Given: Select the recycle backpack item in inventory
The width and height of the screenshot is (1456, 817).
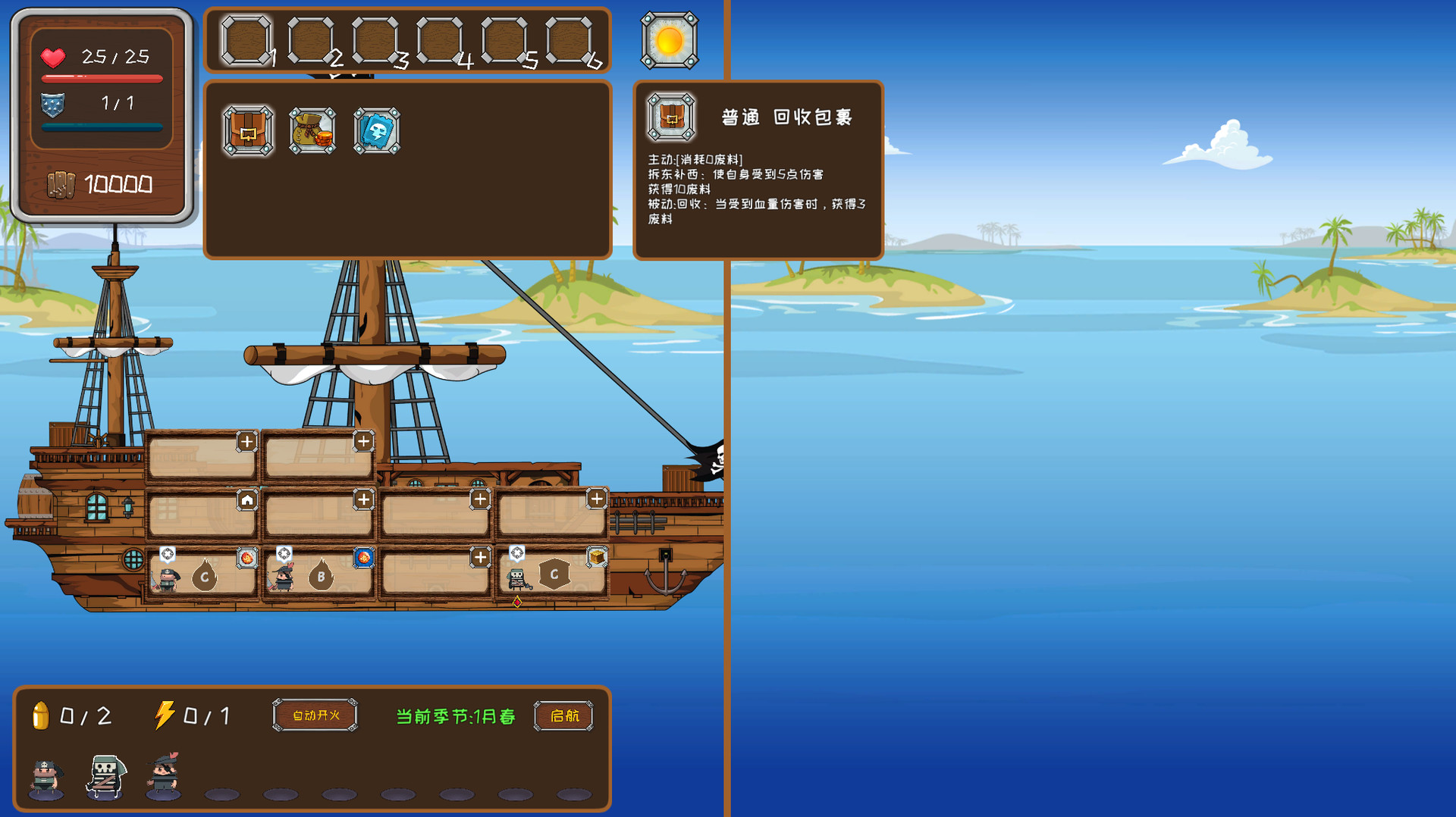Looking at the screenshot, I should (247, 131).
